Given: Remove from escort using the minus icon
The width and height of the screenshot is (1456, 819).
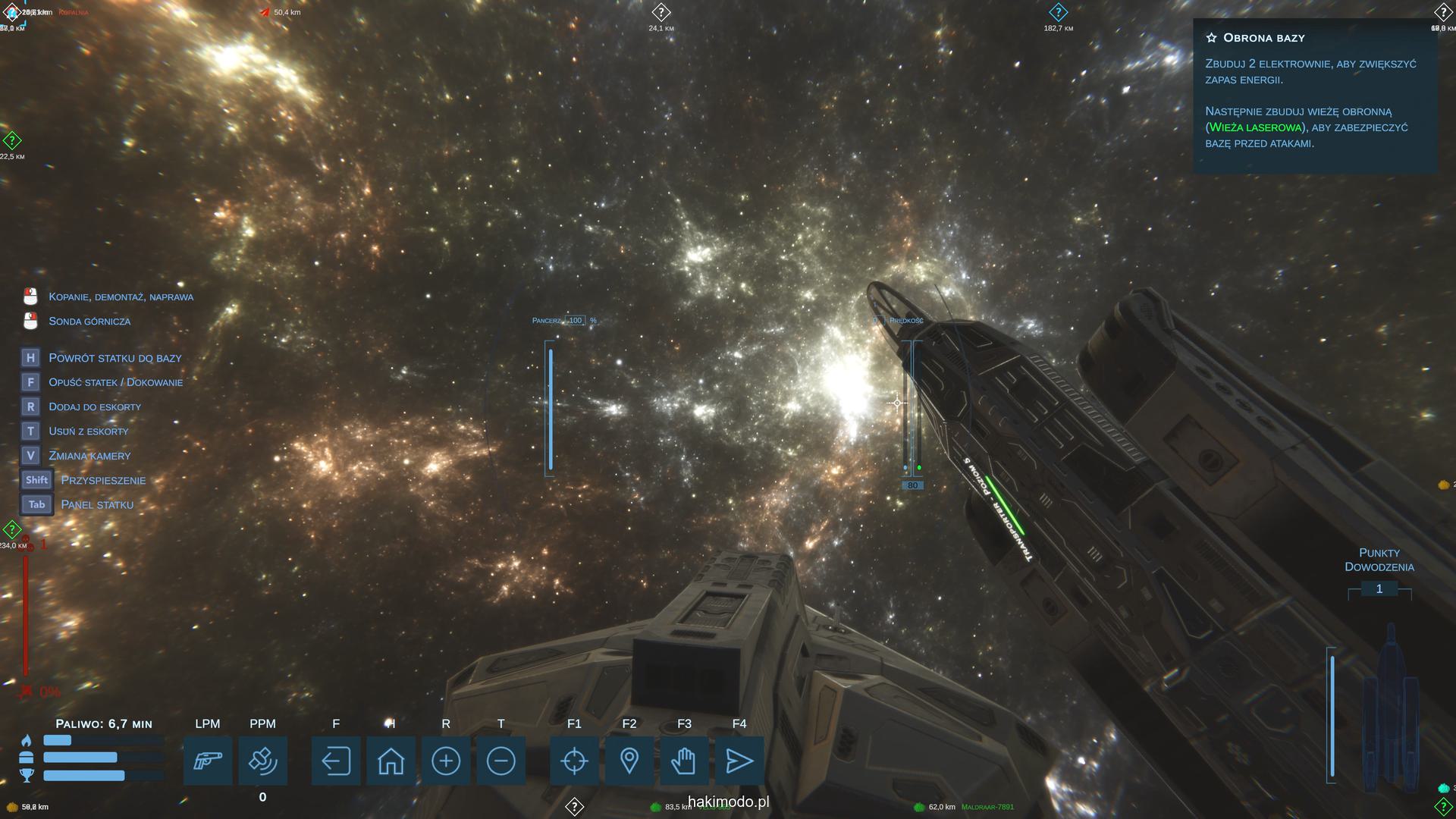Looking at the screenshot, I should coord(500,761).
